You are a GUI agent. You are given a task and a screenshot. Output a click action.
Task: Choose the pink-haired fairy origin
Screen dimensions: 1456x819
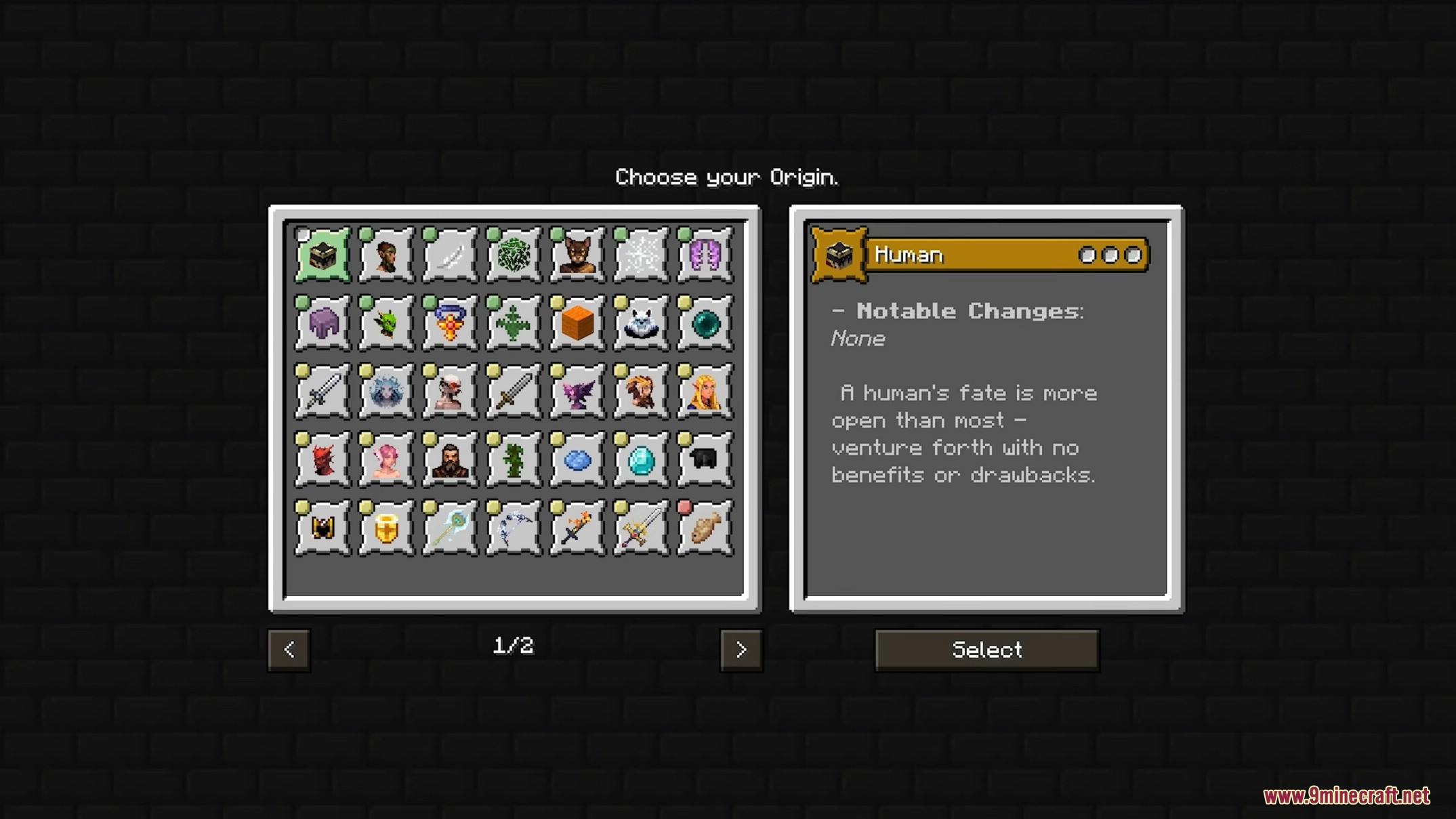click(x=386, y=460)
